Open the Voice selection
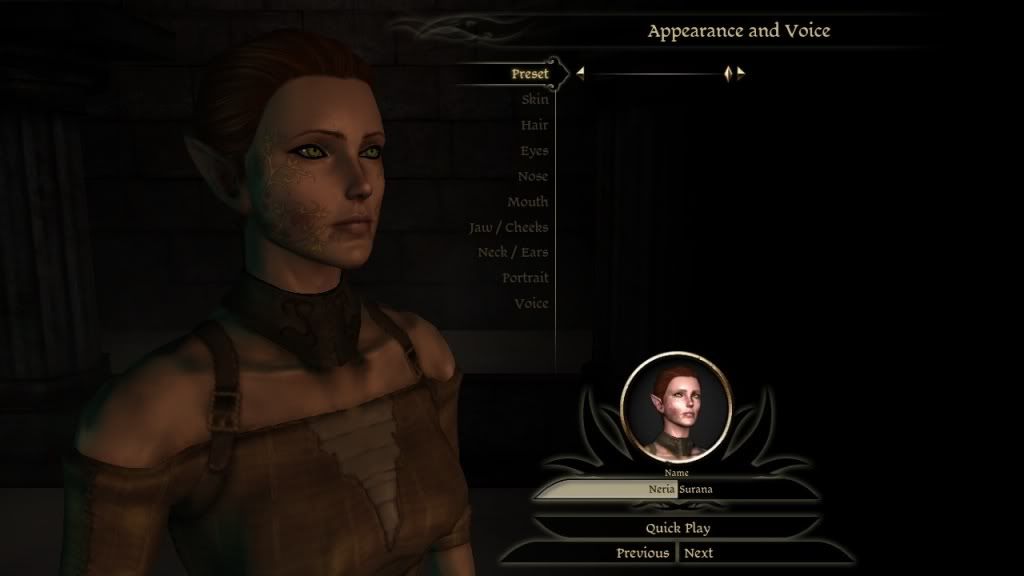This screenshot has width=1024, height=576. tap(531, 303)
